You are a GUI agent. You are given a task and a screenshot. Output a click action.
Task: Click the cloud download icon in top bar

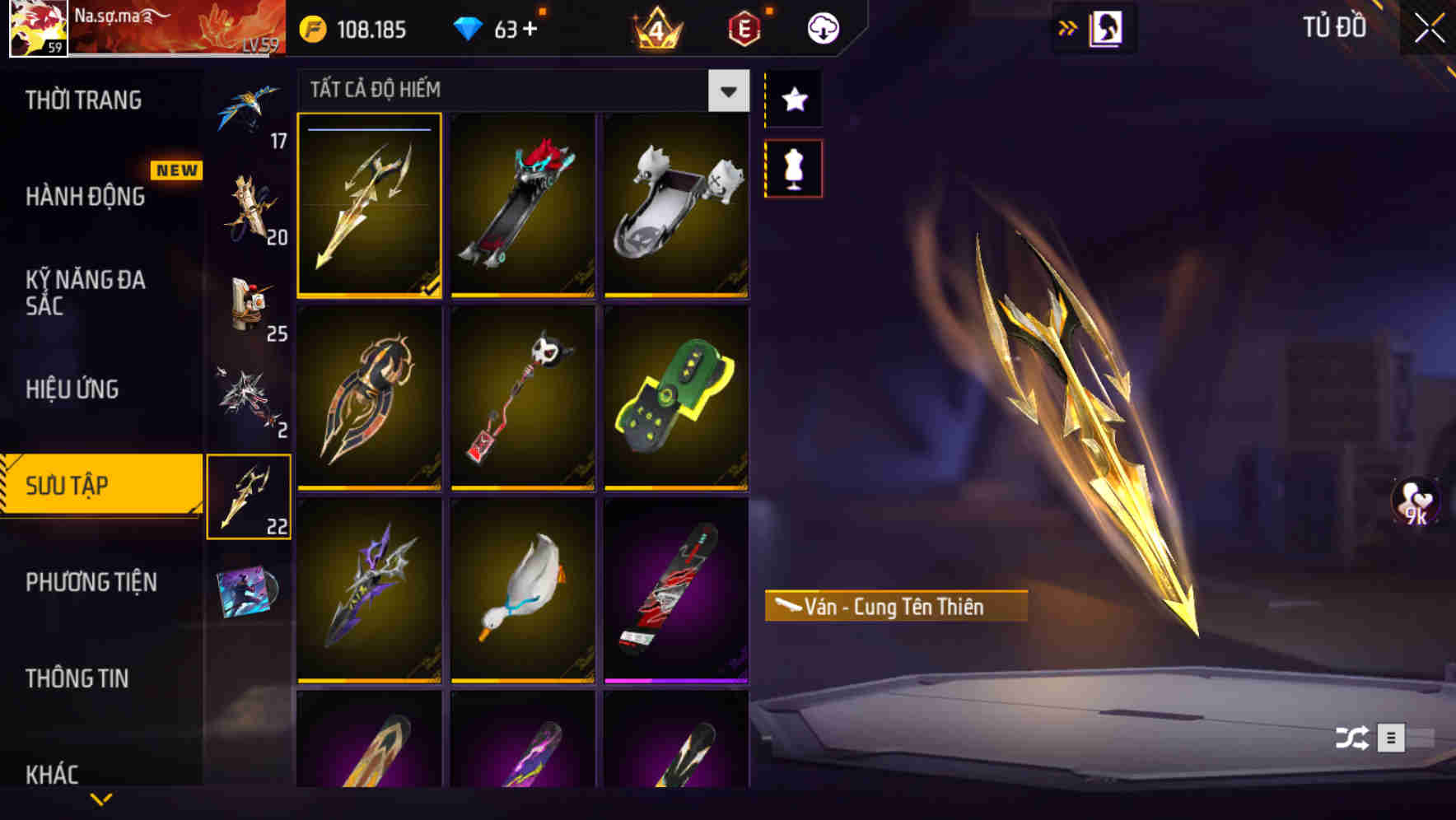click(x=824, y=27)
